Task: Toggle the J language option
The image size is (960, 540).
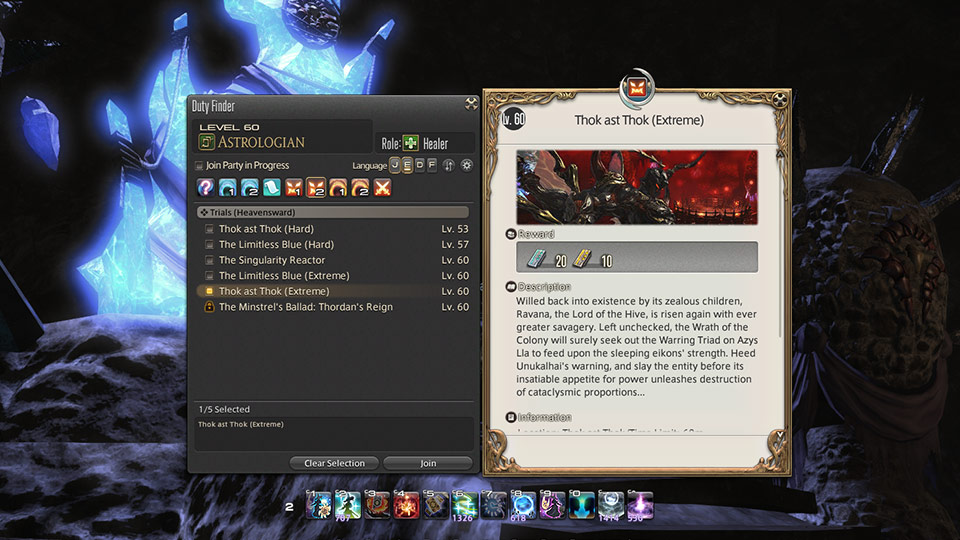Action: coord(395,166)
